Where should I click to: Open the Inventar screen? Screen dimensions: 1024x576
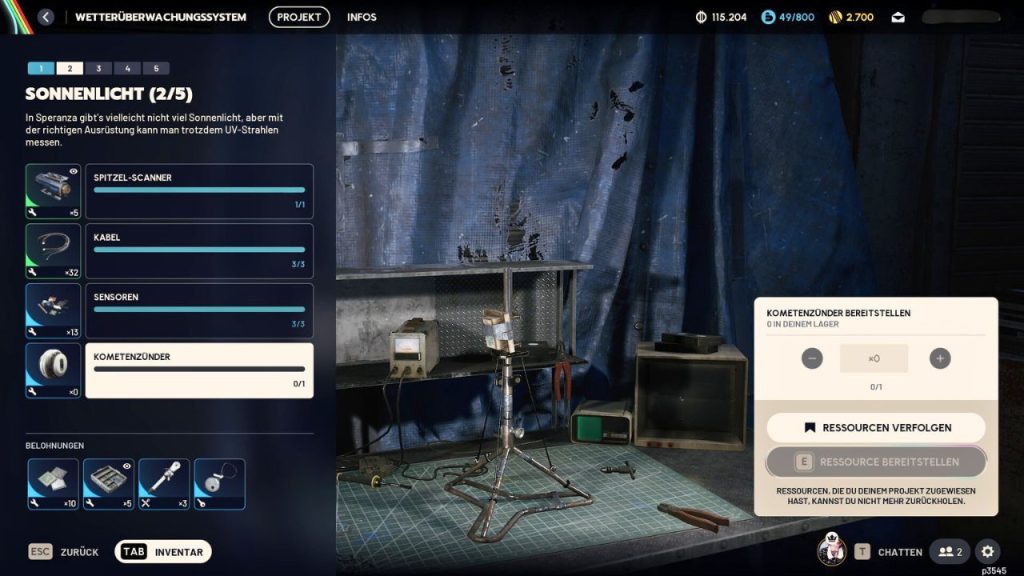click(163, 552)
